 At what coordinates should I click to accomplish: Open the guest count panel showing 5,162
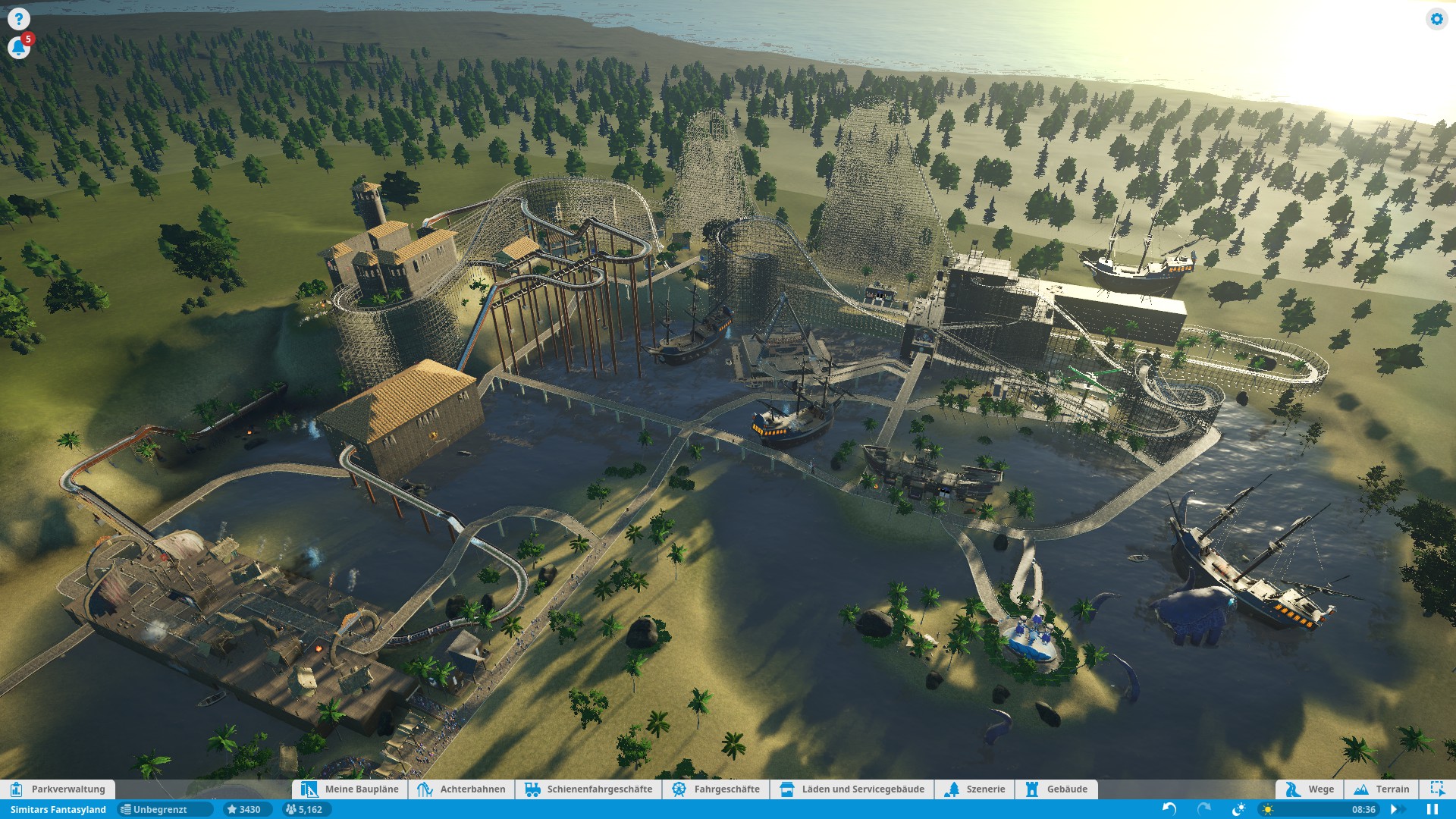coord(303,809)
